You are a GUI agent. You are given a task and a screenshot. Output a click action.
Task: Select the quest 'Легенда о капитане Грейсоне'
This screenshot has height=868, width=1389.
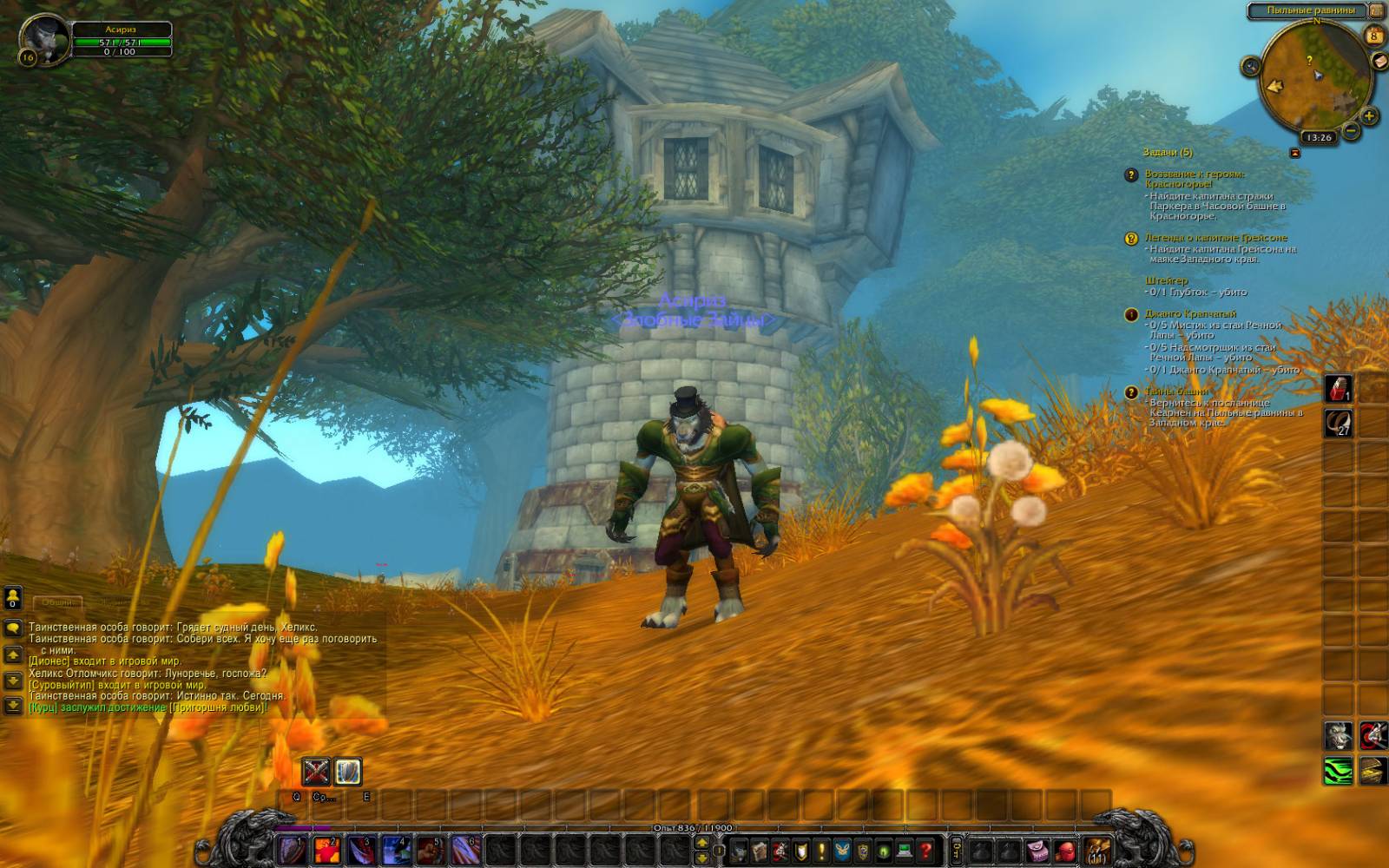tap(1215, 238)
